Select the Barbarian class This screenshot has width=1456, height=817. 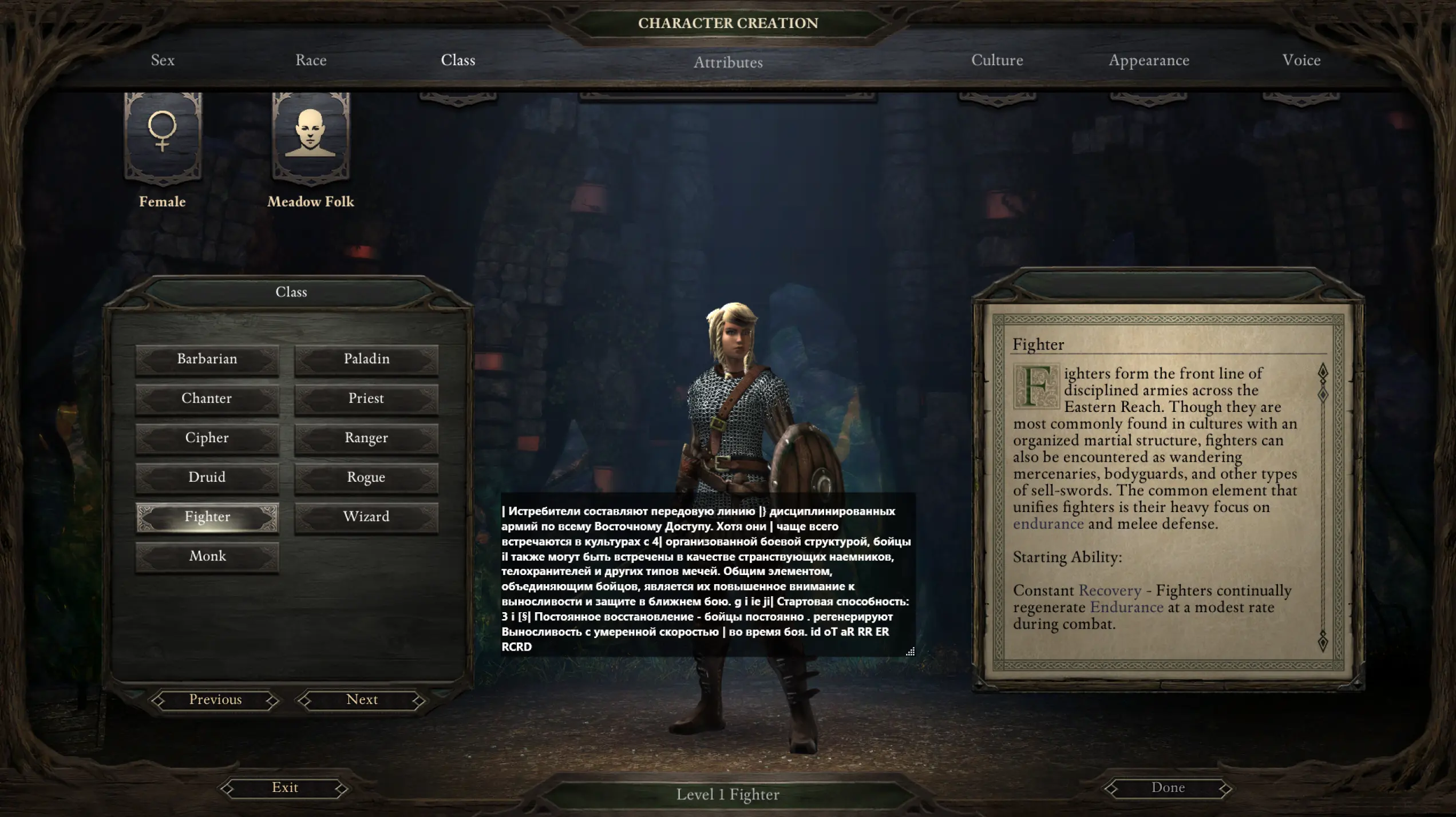(207, 359)
